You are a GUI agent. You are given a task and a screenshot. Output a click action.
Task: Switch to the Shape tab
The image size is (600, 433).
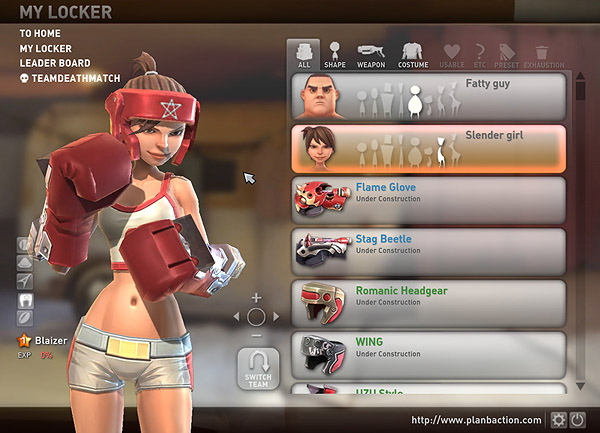click(x=335, y=54)
